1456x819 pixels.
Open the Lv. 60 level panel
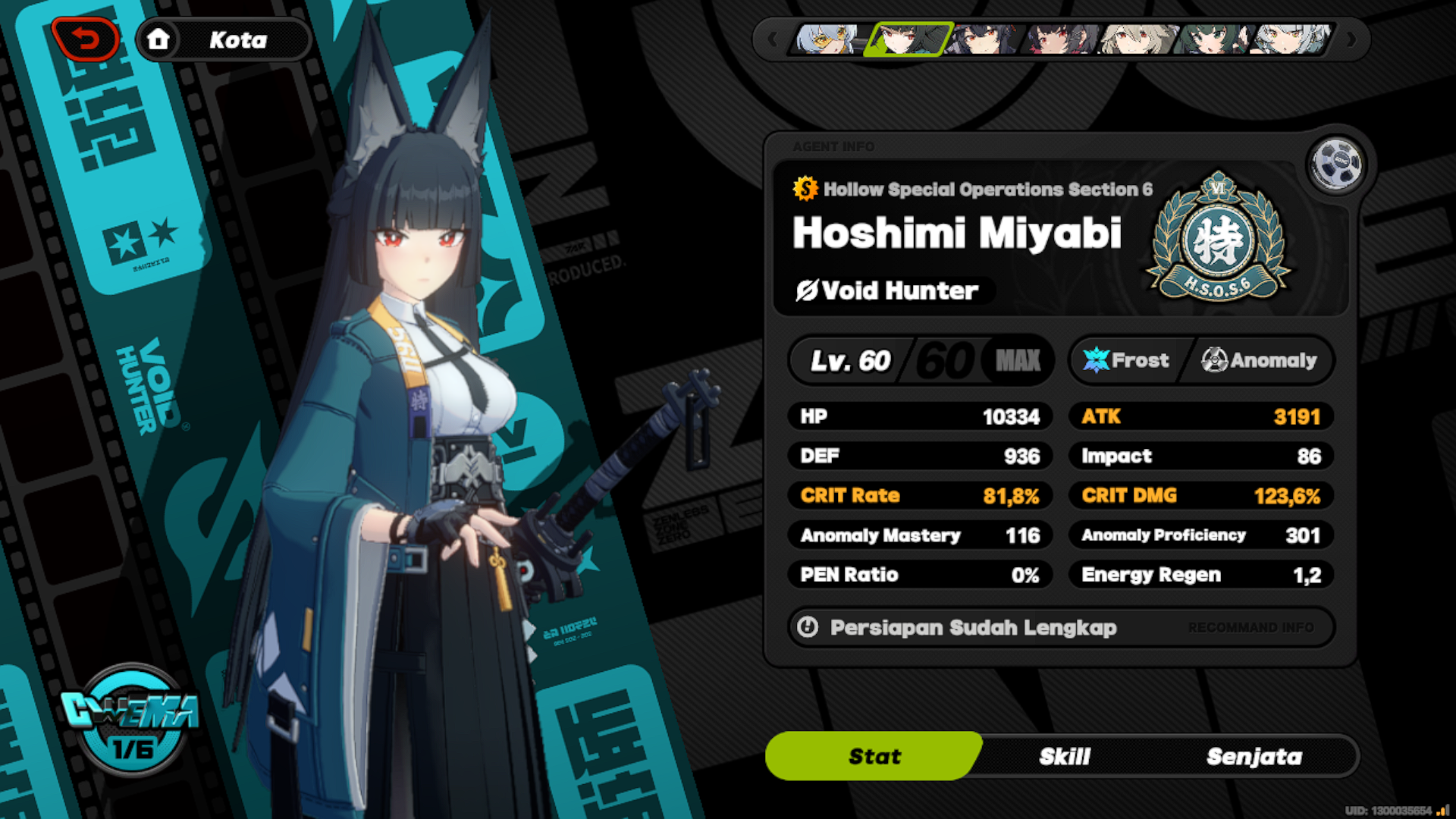click(x=921, y=360)
